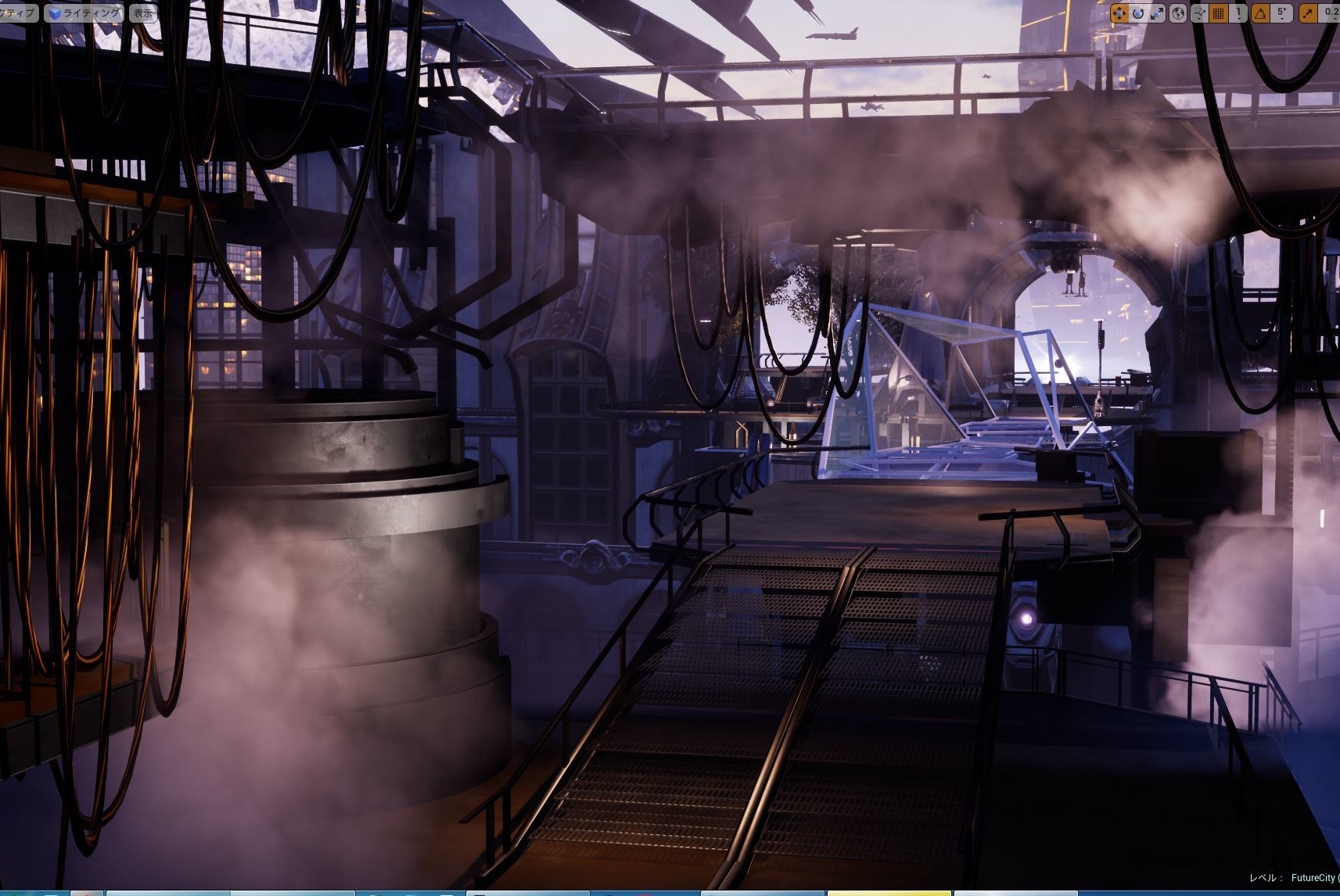Screen dimensions: 1340x896
Task: Toggle scale snapping arrow icon
Action: tap(1308, 13)
